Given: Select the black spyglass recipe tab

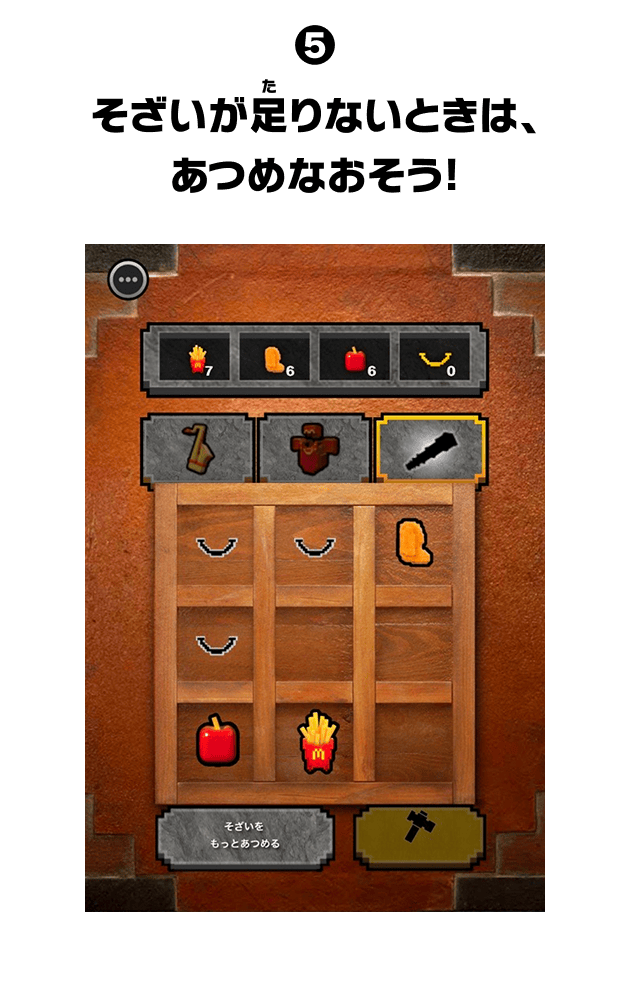Looking at the screenshot, I should pos(430,449).
